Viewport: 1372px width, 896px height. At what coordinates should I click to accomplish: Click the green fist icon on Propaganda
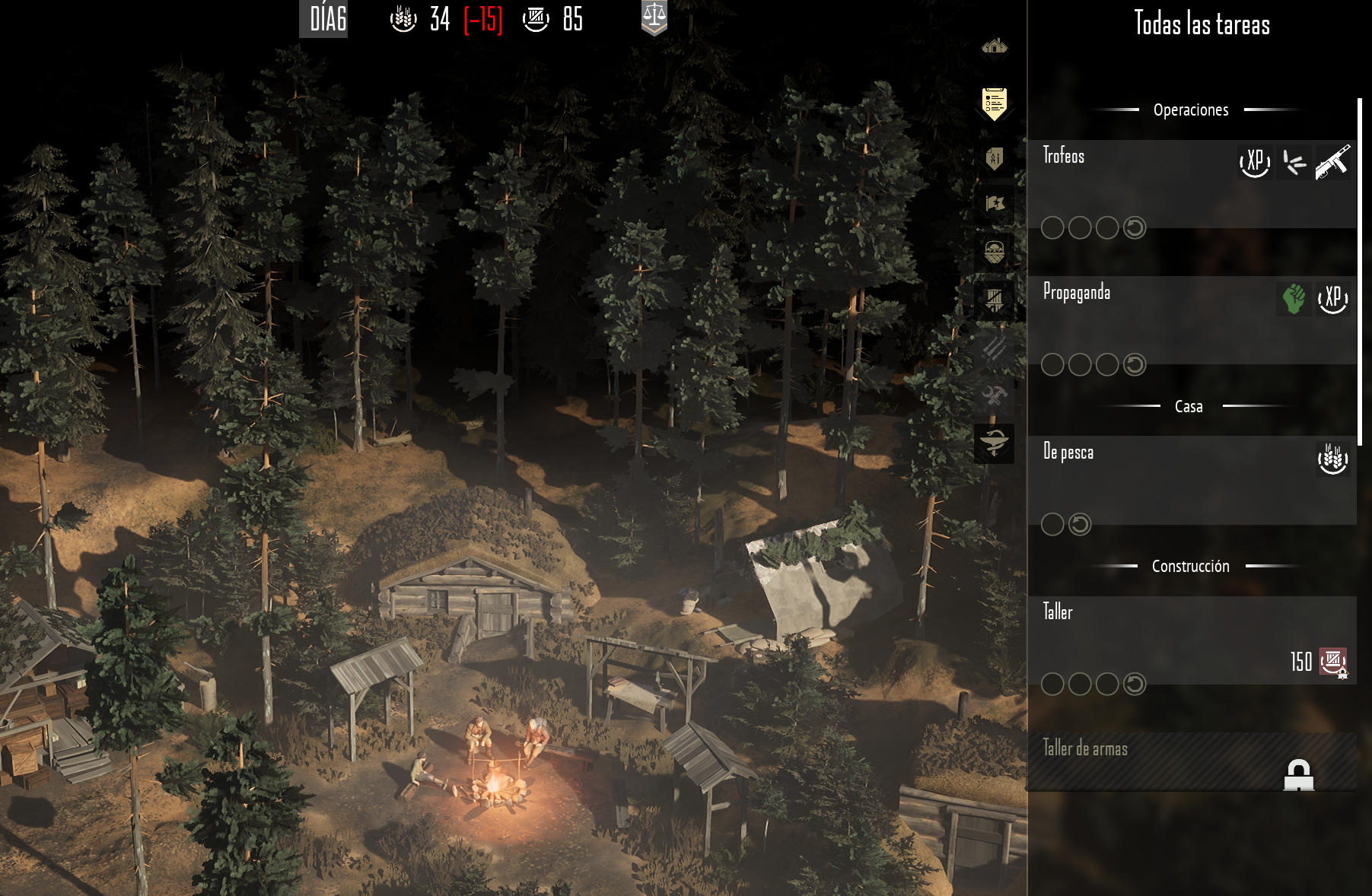coord(1294,298)
